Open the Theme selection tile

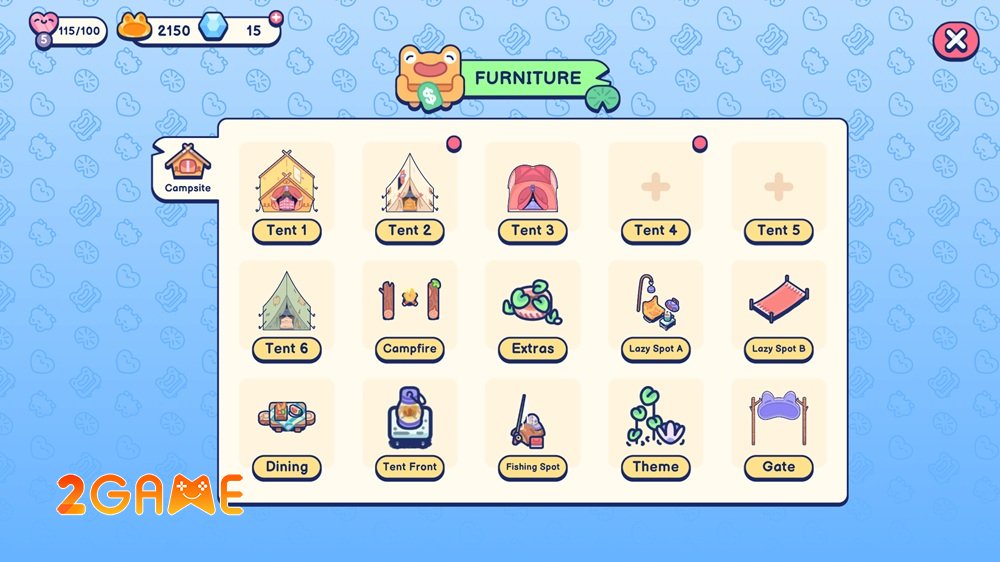coord(656,427)
